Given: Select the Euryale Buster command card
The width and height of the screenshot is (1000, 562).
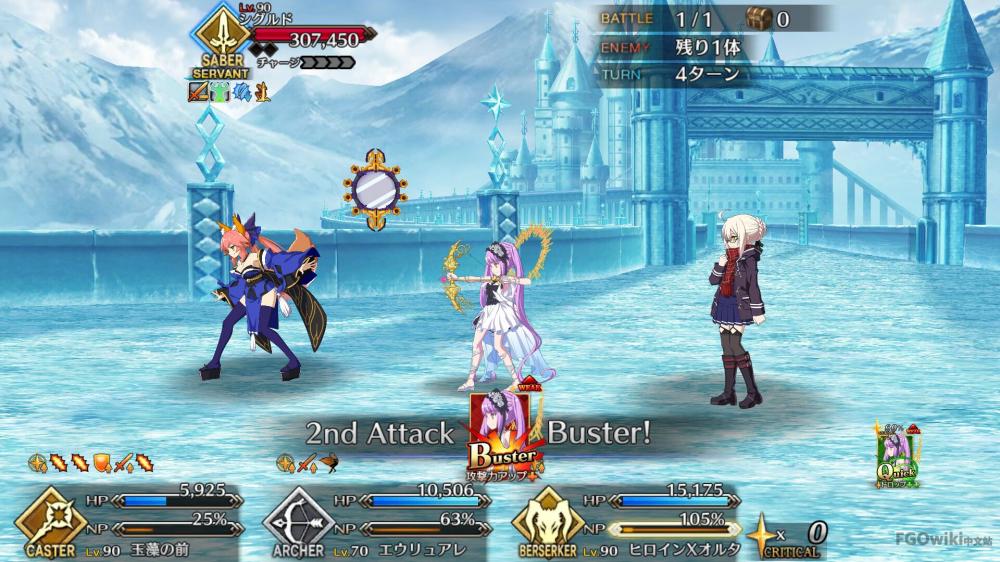Looking at the screenshot, I should [x=505, y=433].
